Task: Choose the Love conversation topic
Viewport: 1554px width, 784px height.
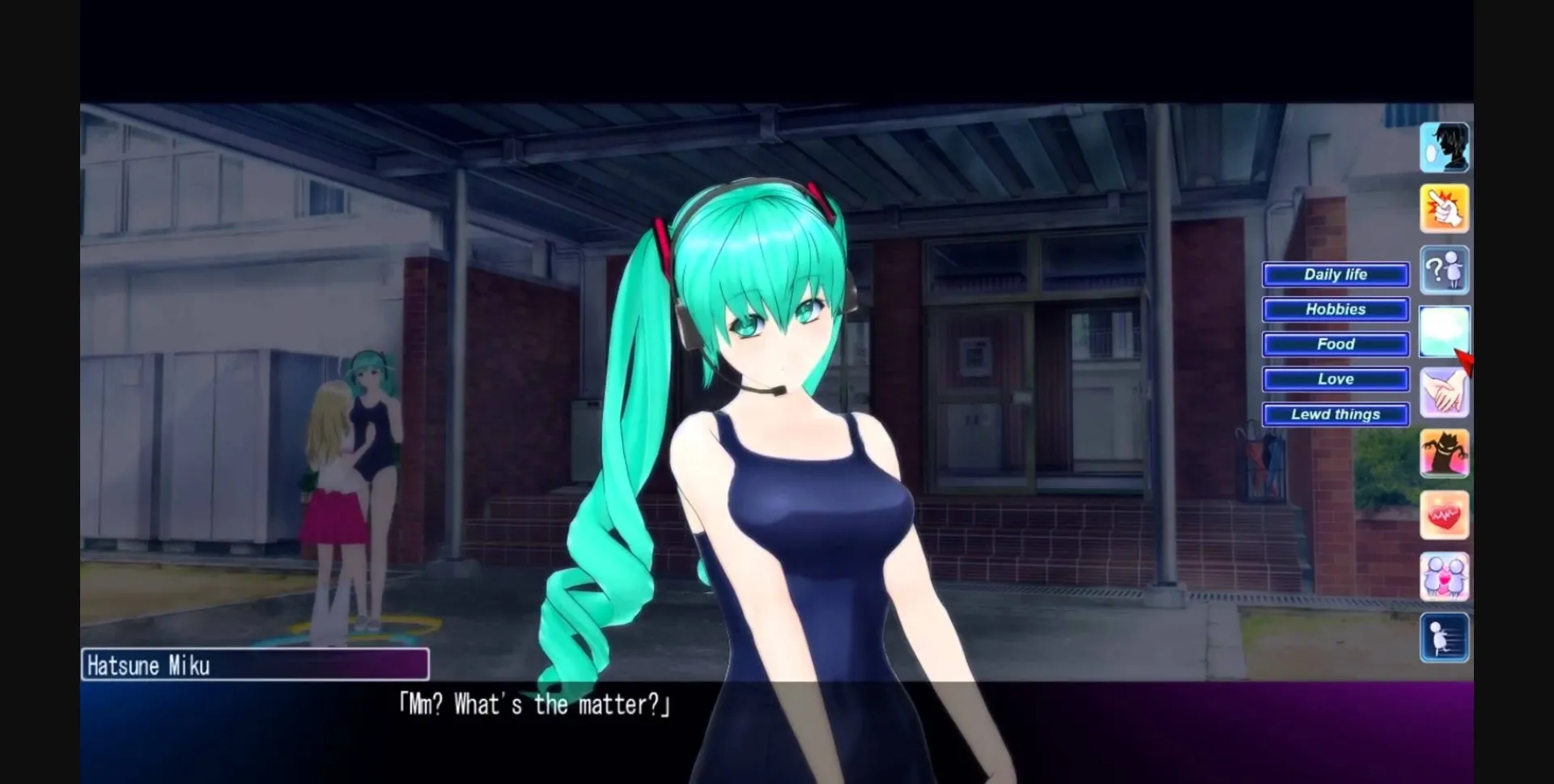Action: pos(1335,379)
